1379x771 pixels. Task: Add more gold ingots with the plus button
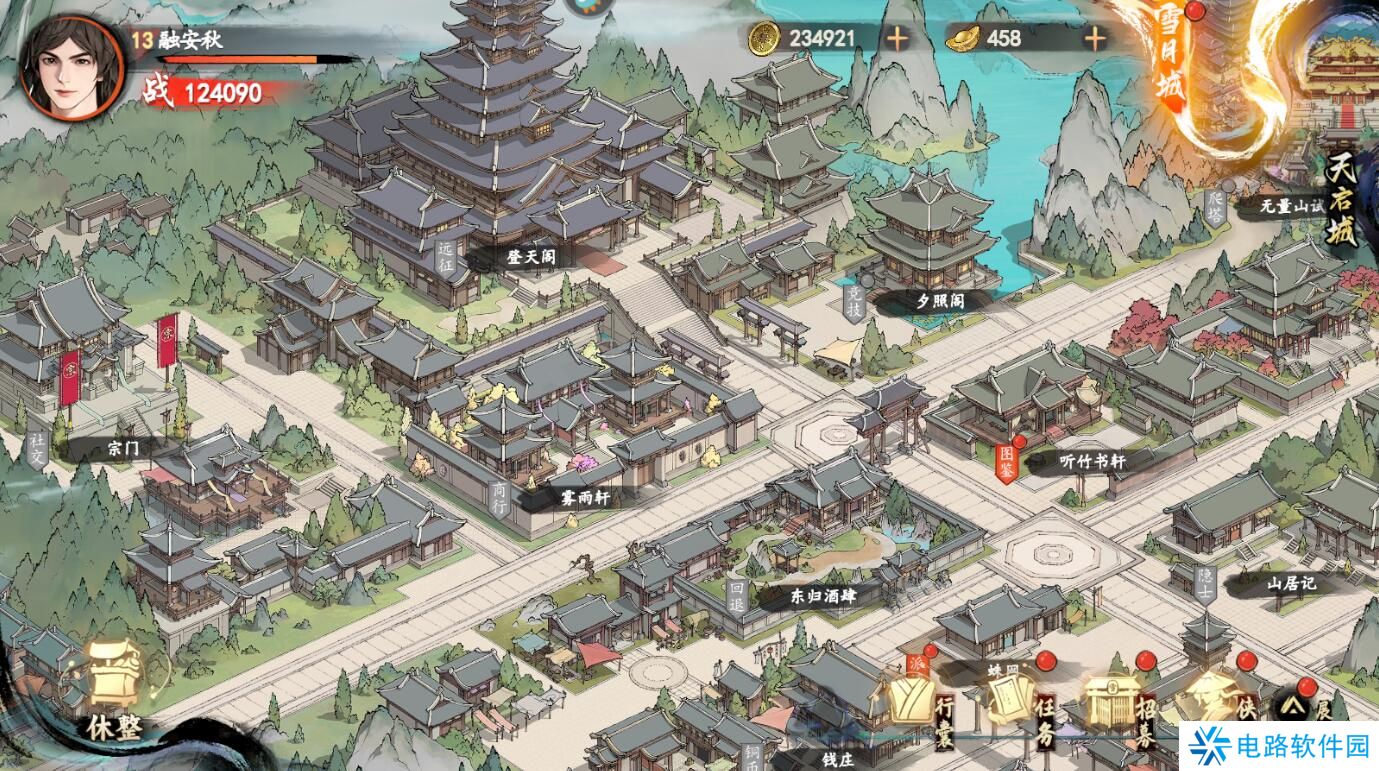click(x=1096, y=39)
